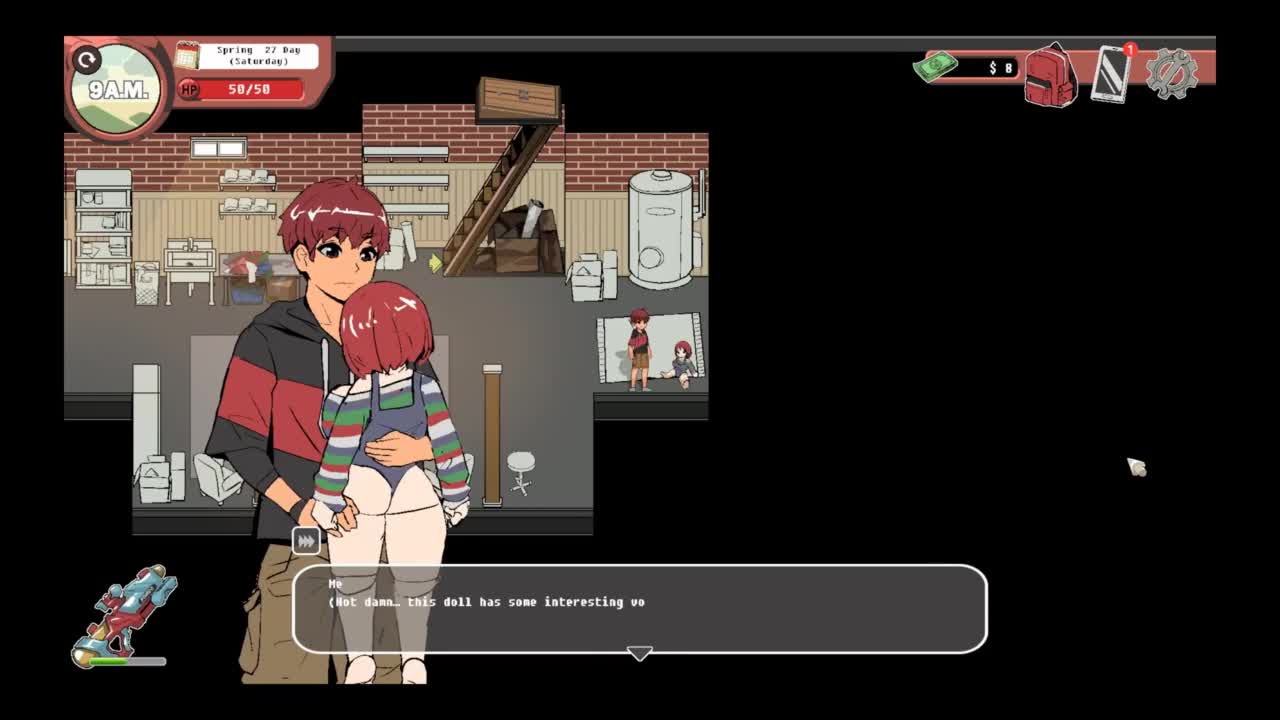The width and height of the screenshot is (1280, 720).
Task: Open the gear settings icon
Action: (1171, 73)
